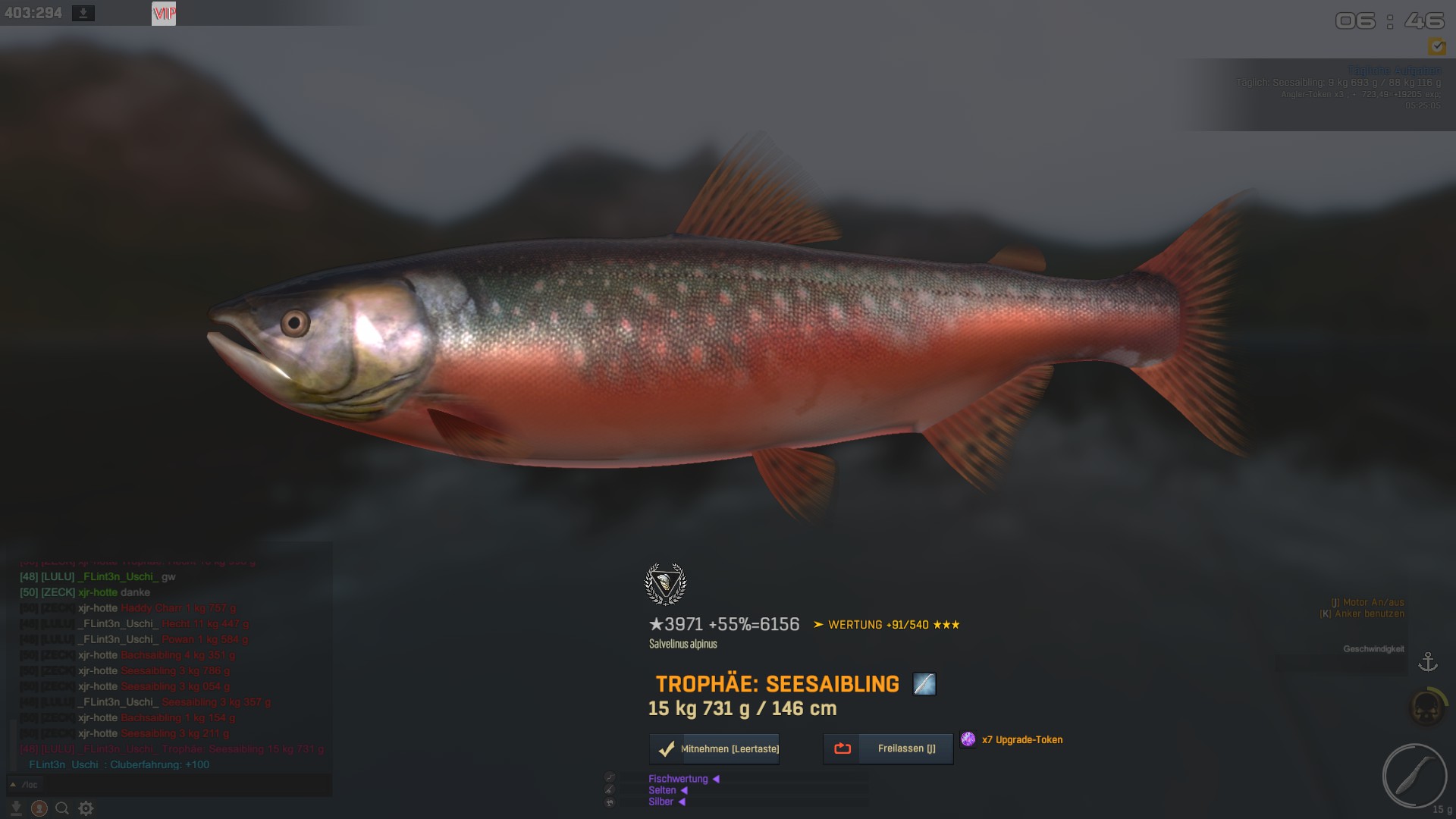
Task: Click the chat download arrow icon
Action: point(16,808)
